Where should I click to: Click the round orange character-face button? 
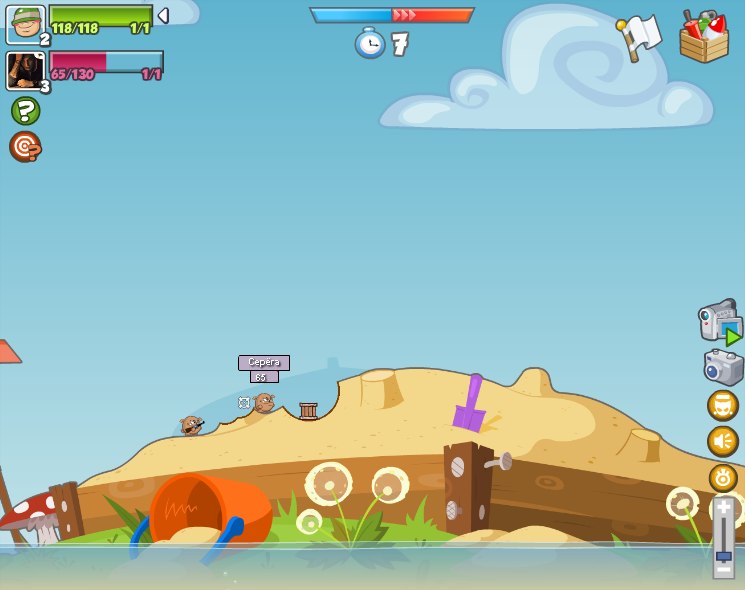pyautogui.click(x=723, y=405)
